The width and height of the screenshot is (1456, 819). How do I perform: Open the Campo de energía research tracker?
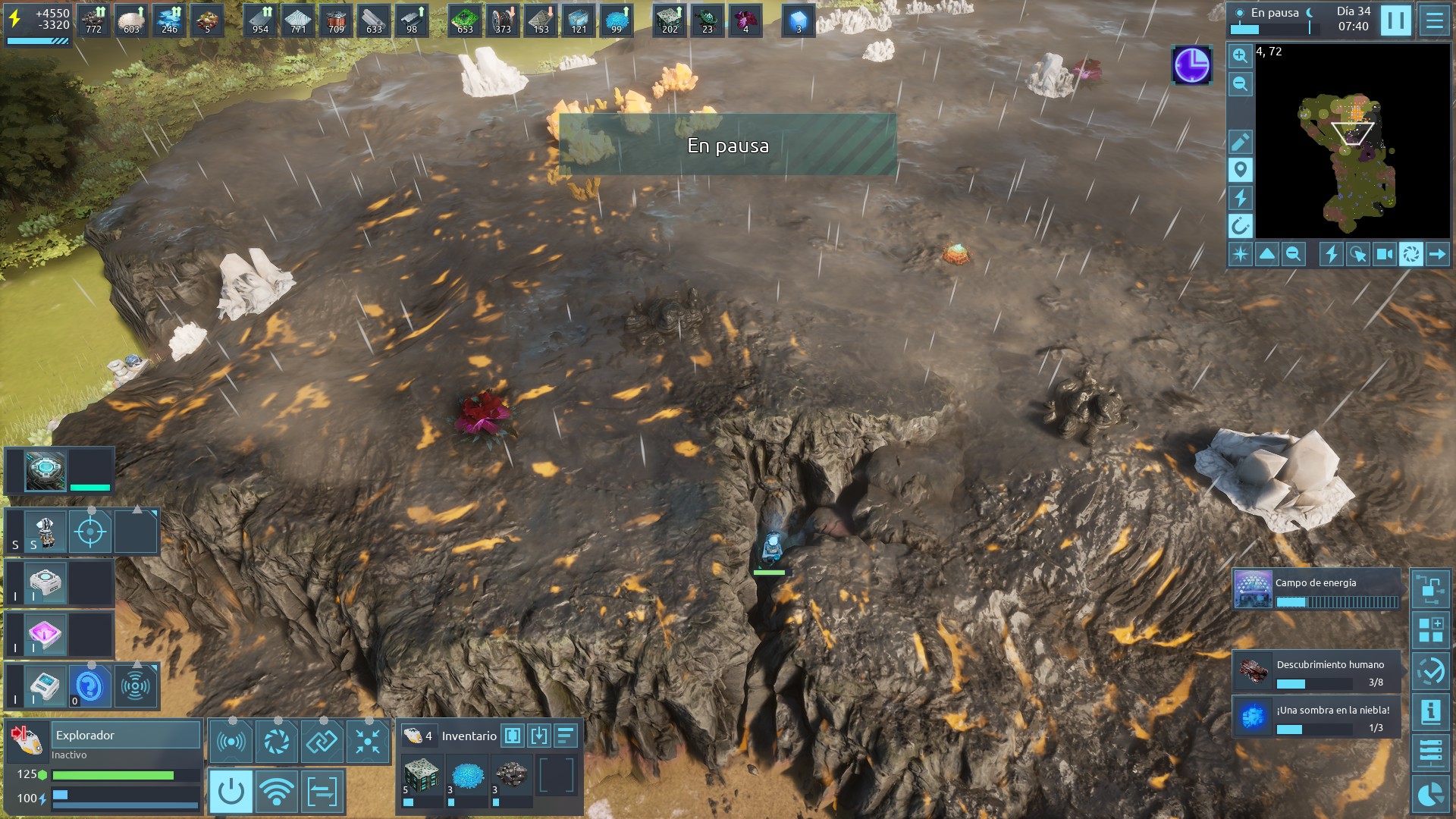[x=1316, y=590]
